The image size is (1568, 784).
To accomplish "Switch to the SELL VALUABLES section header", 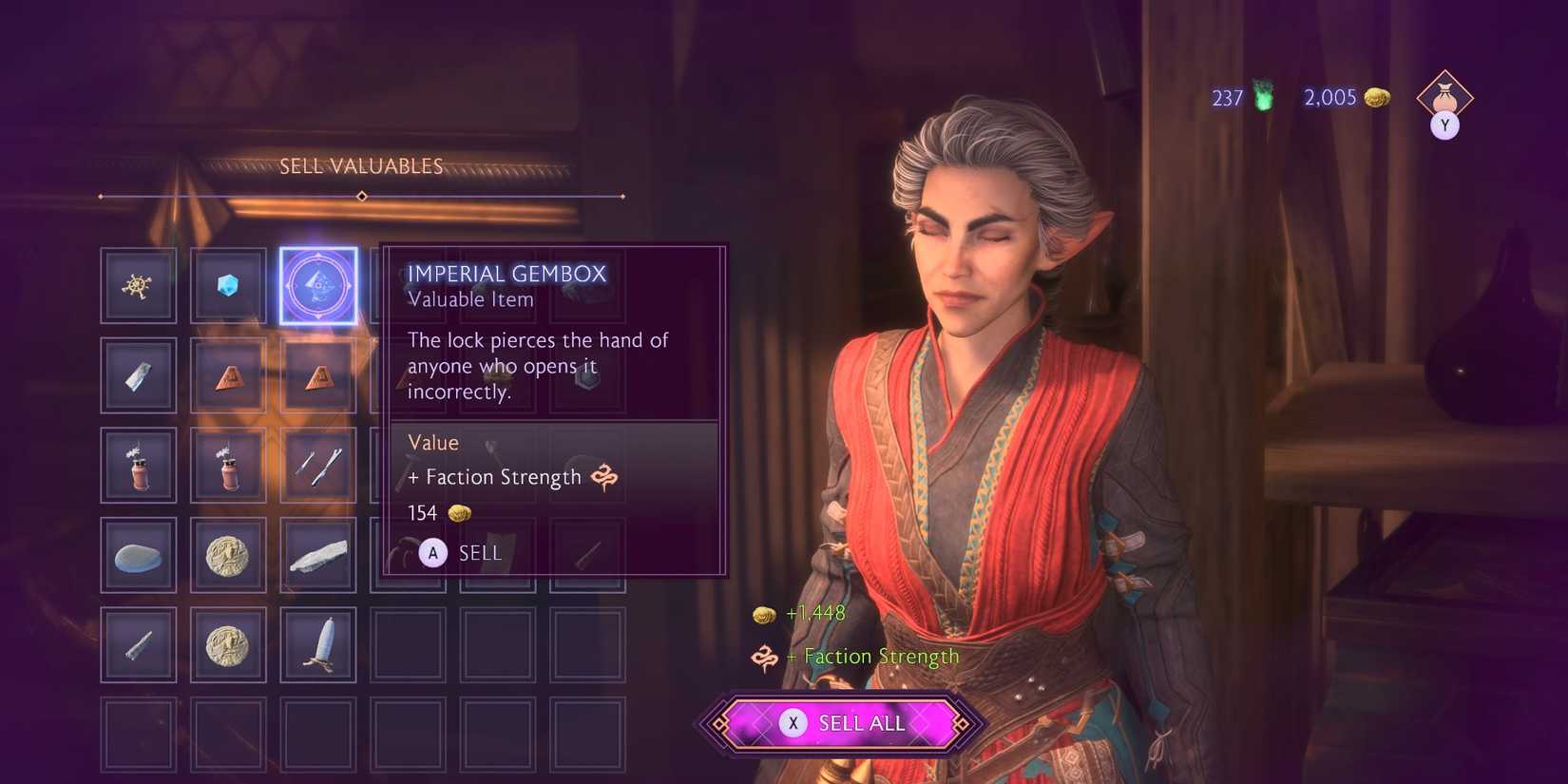I will coord(360,164).
